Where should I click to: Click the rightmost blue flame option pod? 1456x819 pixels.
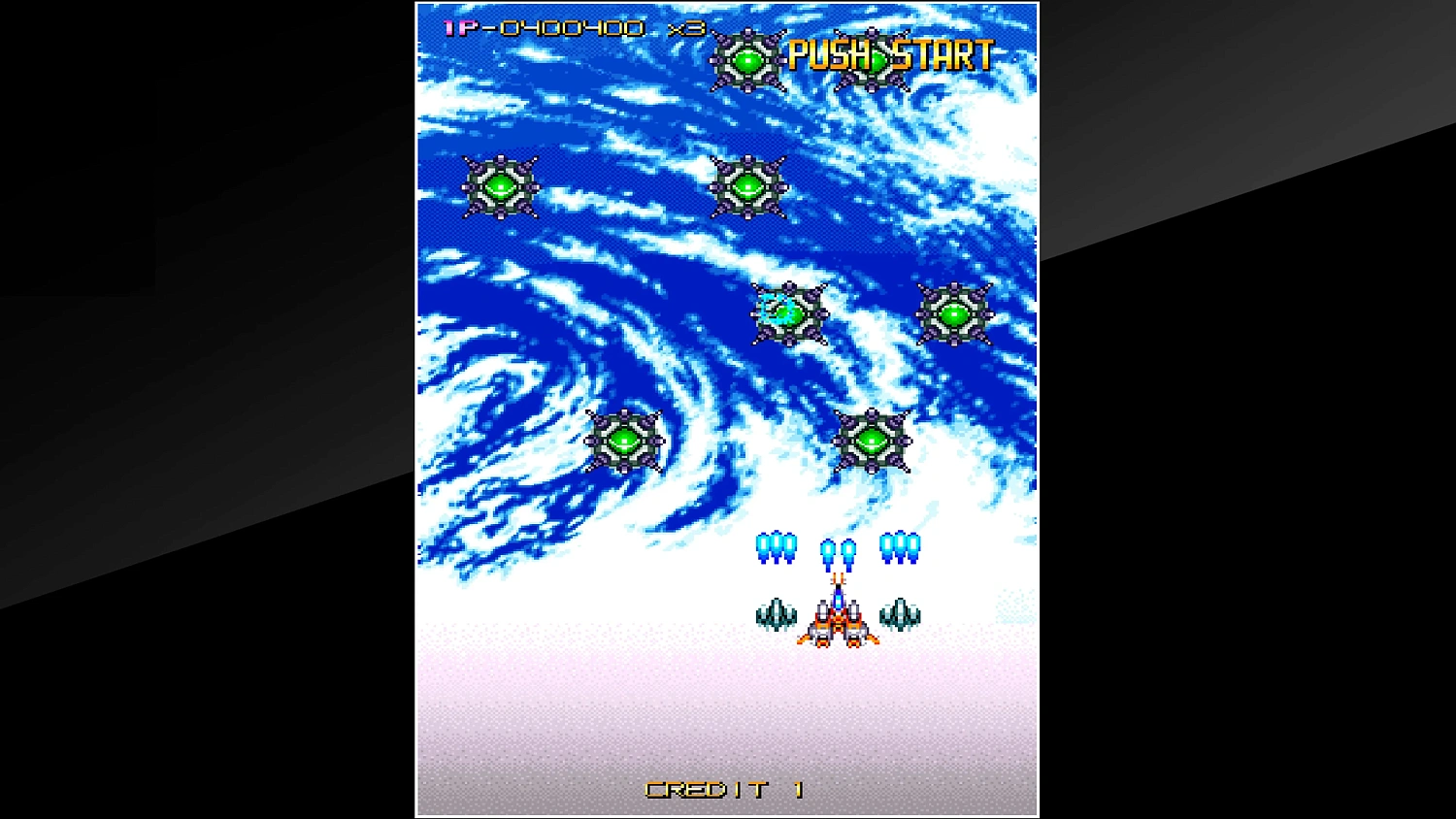pos(901,548)
